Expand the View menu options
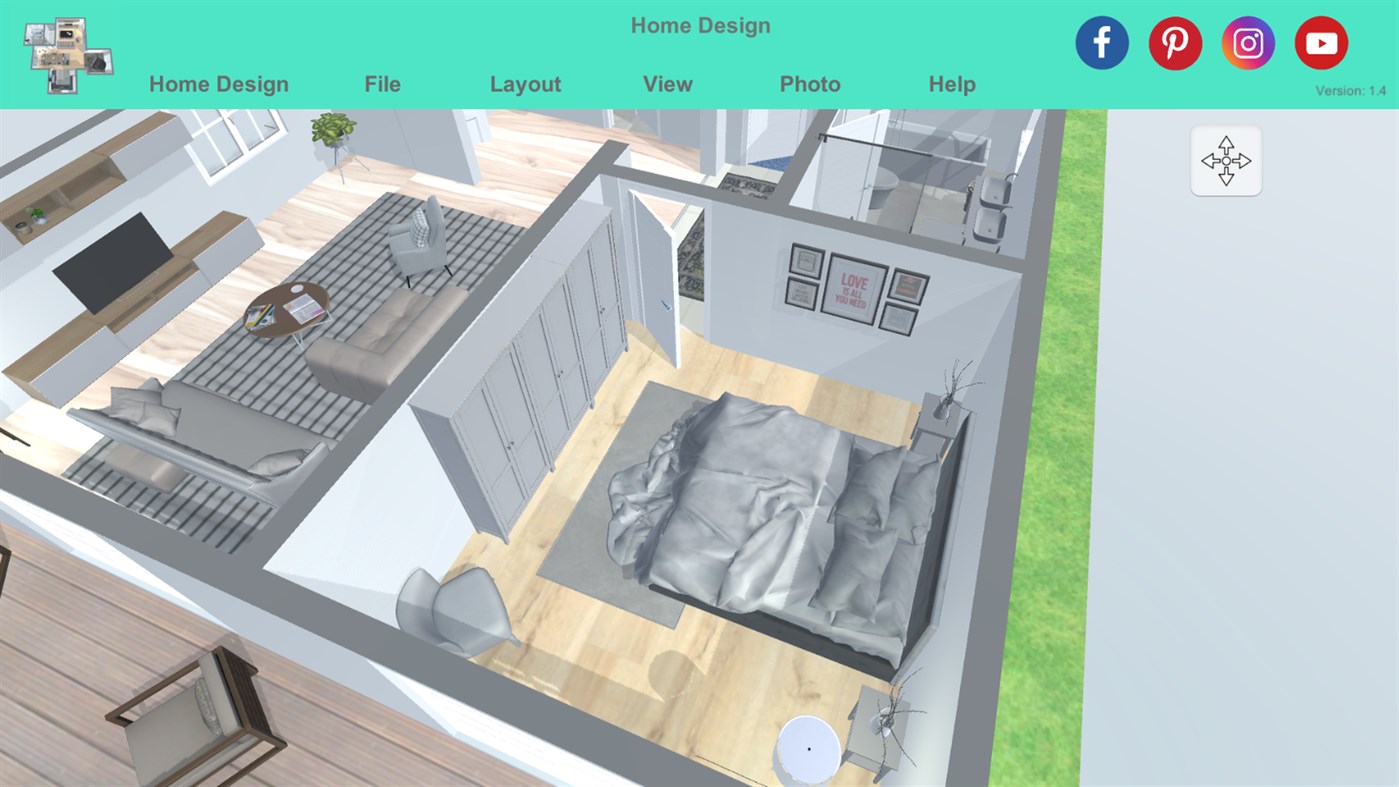The image size is (1399, 787). point(667,84)
